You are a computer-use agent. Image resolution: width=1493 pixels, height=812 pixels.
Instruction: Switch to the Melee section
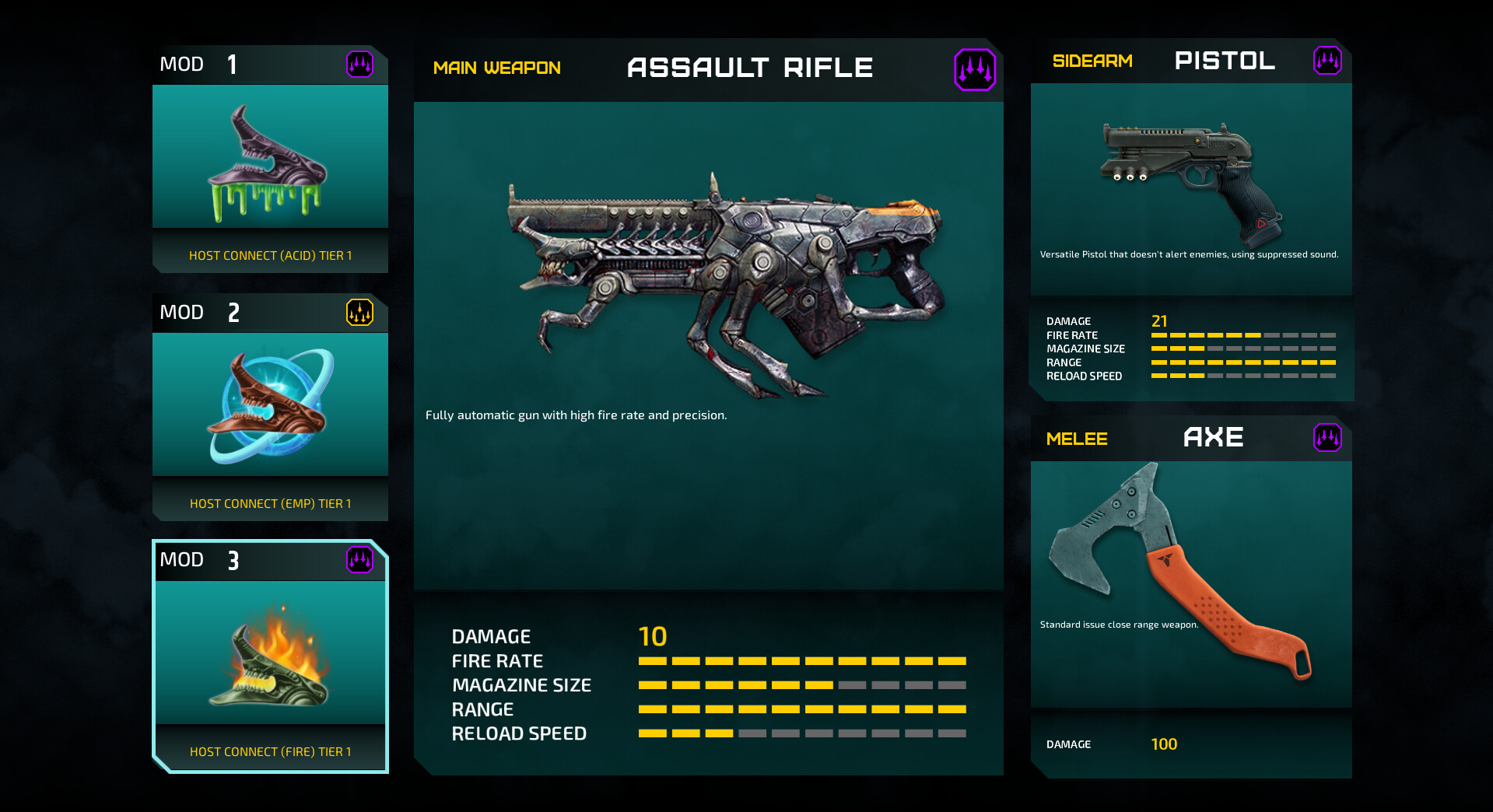point(1077,438)
